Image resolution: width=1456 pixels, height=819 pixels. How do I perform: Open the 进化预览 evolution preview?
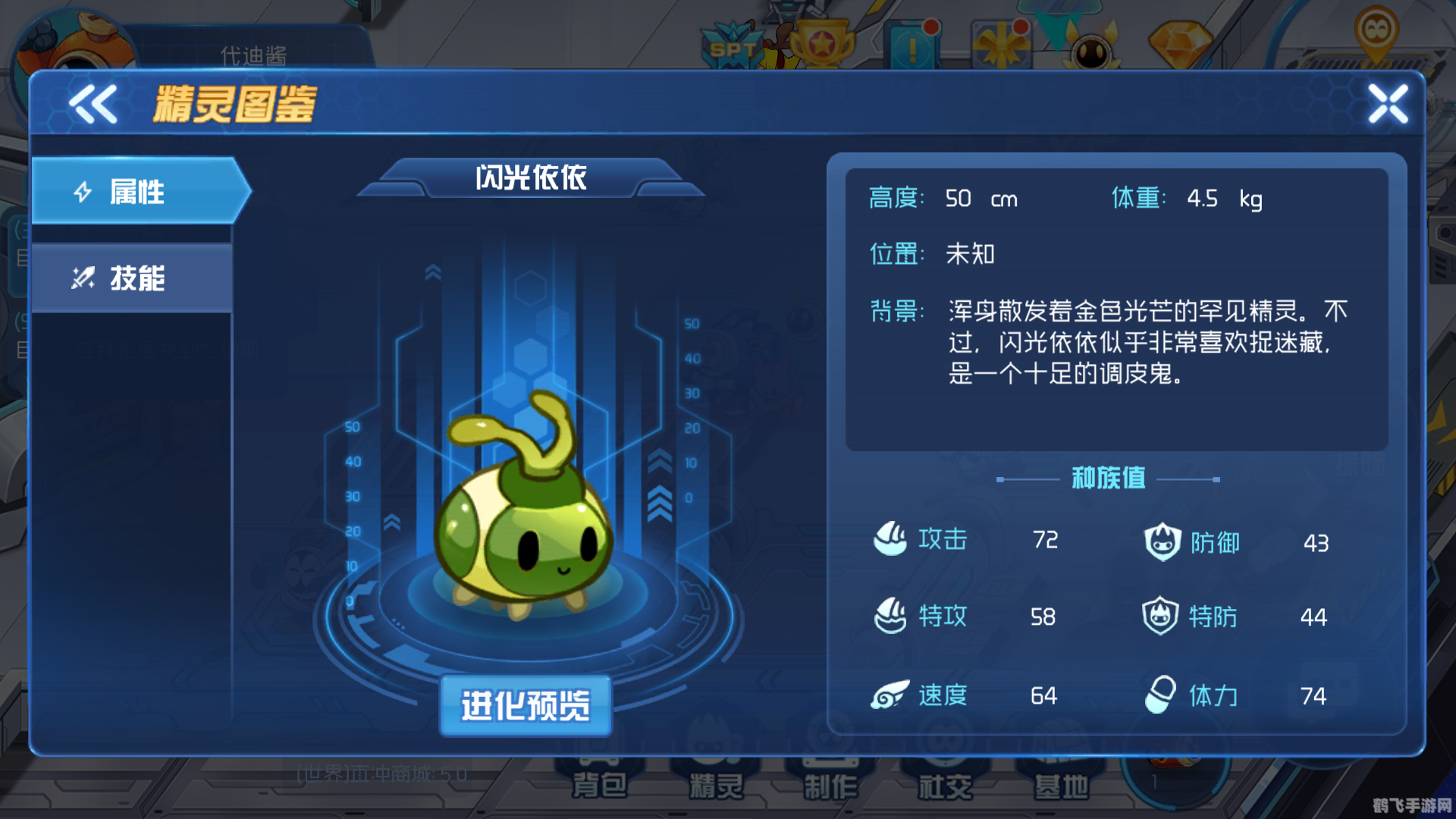click(x=526, y=705)
